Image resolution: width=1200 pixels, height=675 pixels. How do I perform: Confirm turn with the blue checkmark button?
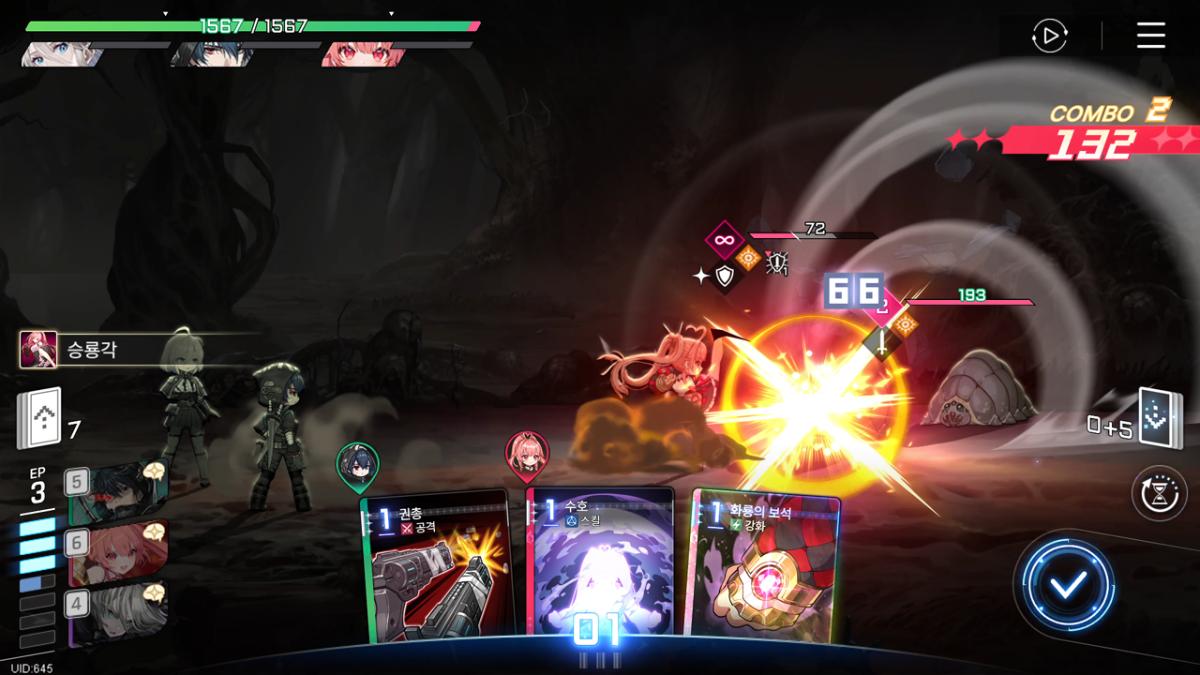coord(1068,585)
